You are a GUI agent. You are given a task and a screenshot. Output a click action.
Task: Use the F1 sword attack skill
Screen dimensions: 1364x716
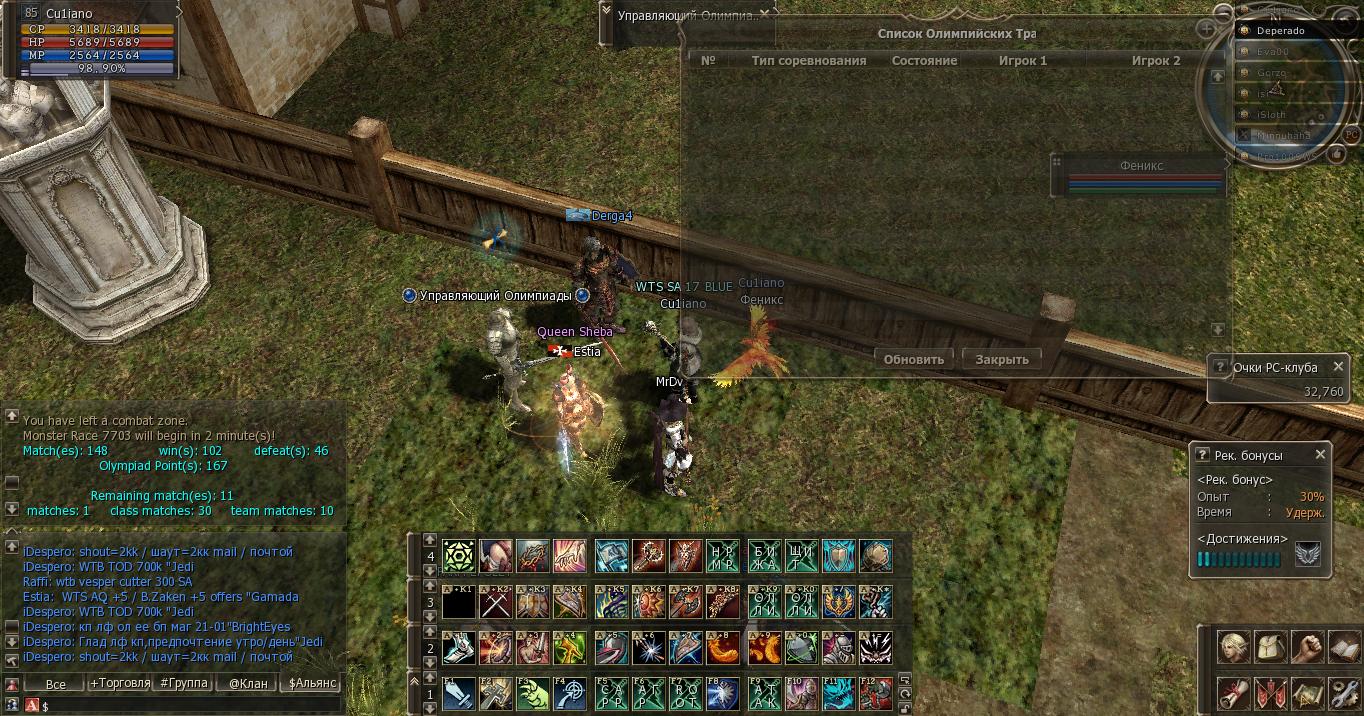pos(459,693)
